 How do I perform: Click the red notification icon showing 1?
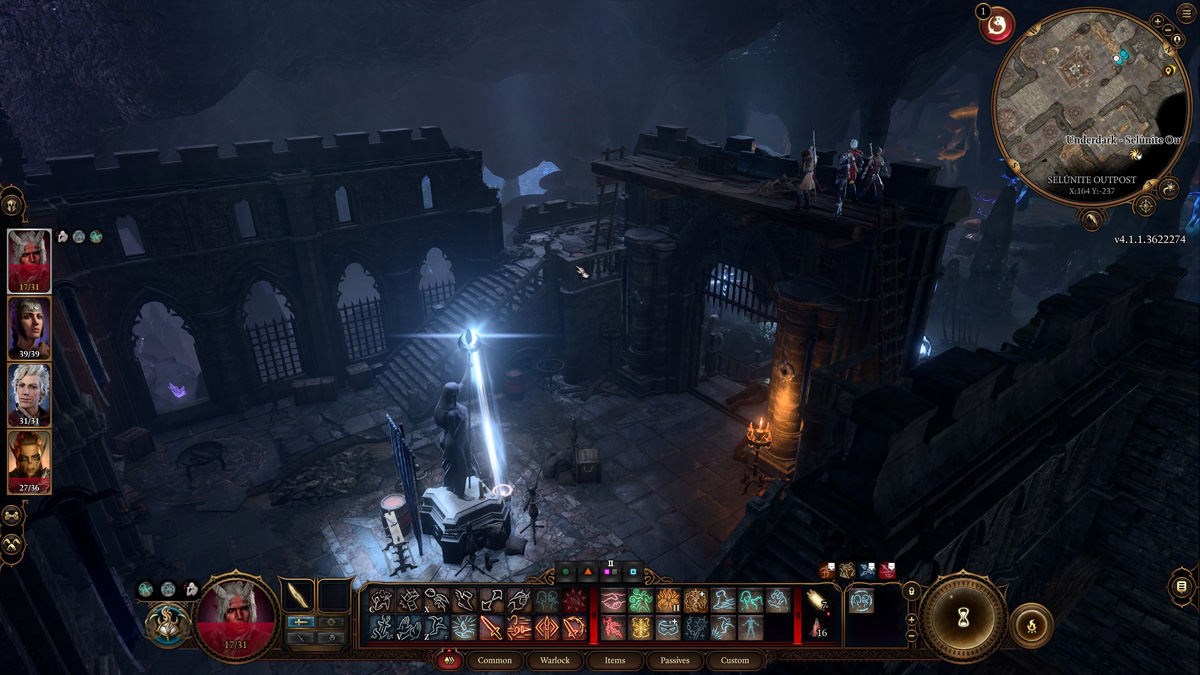[996, 25]
